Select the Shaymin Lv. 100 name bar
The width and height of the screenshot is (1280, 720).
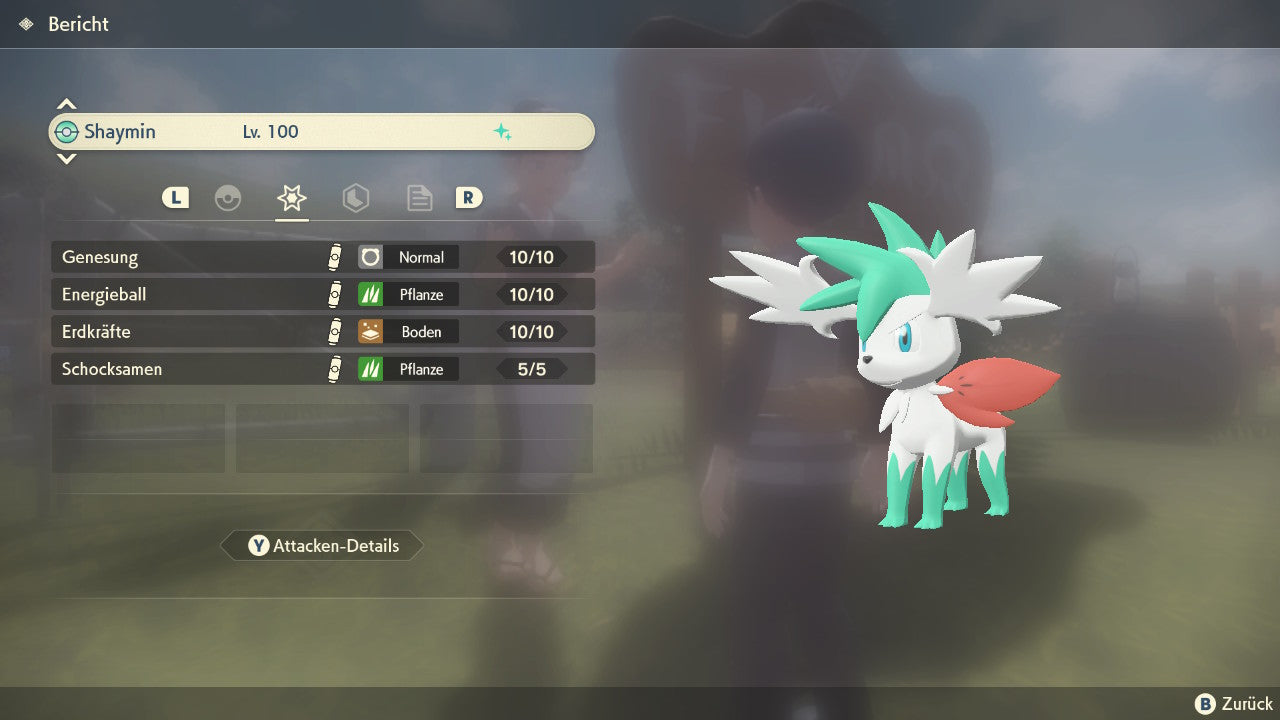point(322,132)
